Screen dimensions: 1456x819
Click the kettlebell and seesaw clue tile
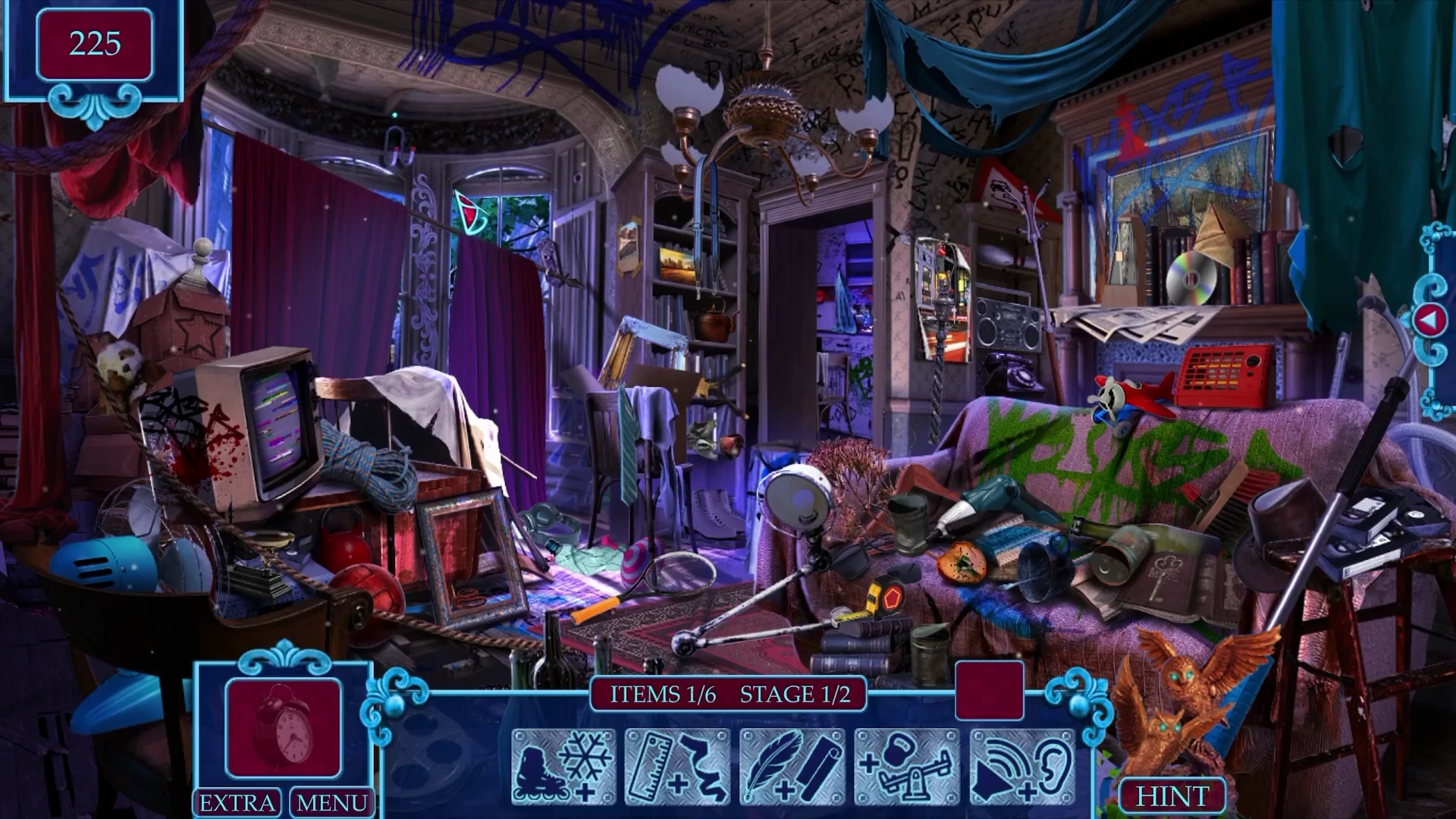click(908, 766)
